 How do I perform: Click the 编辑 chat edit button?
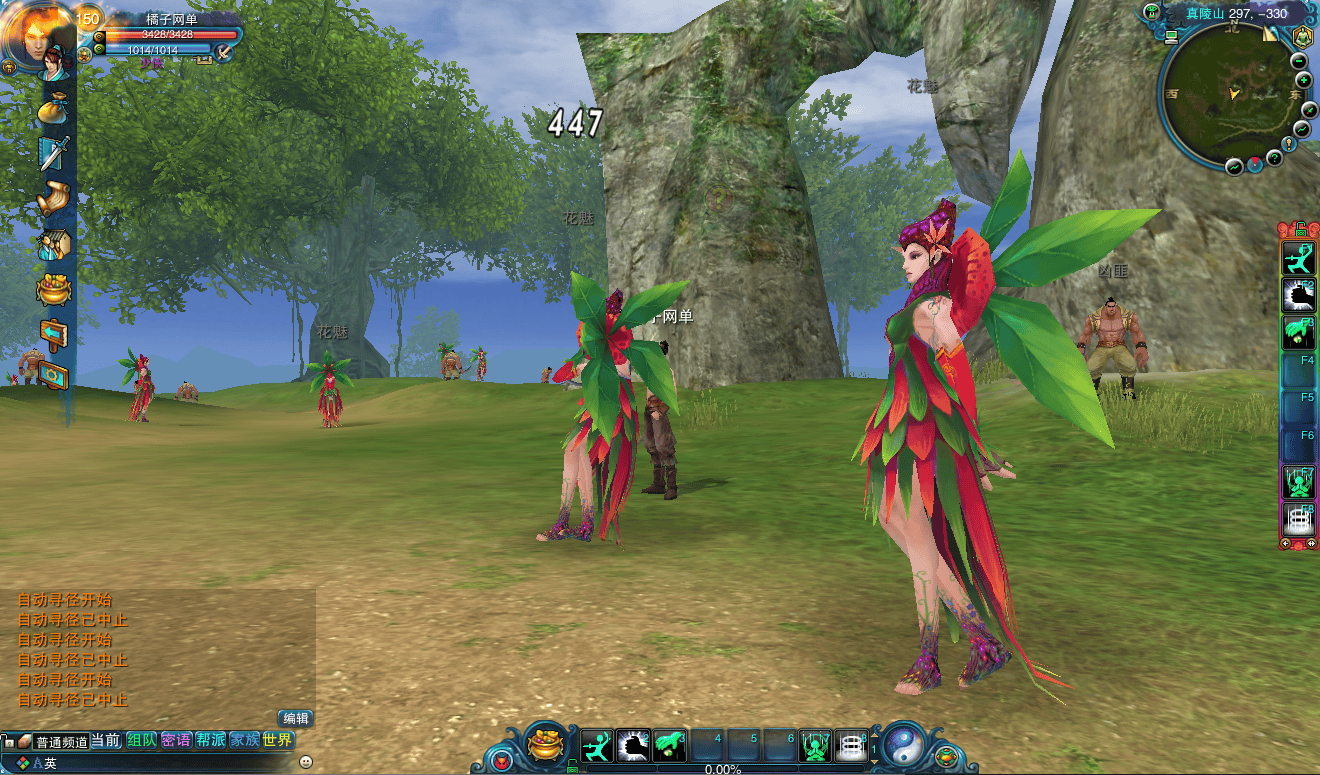295,718
